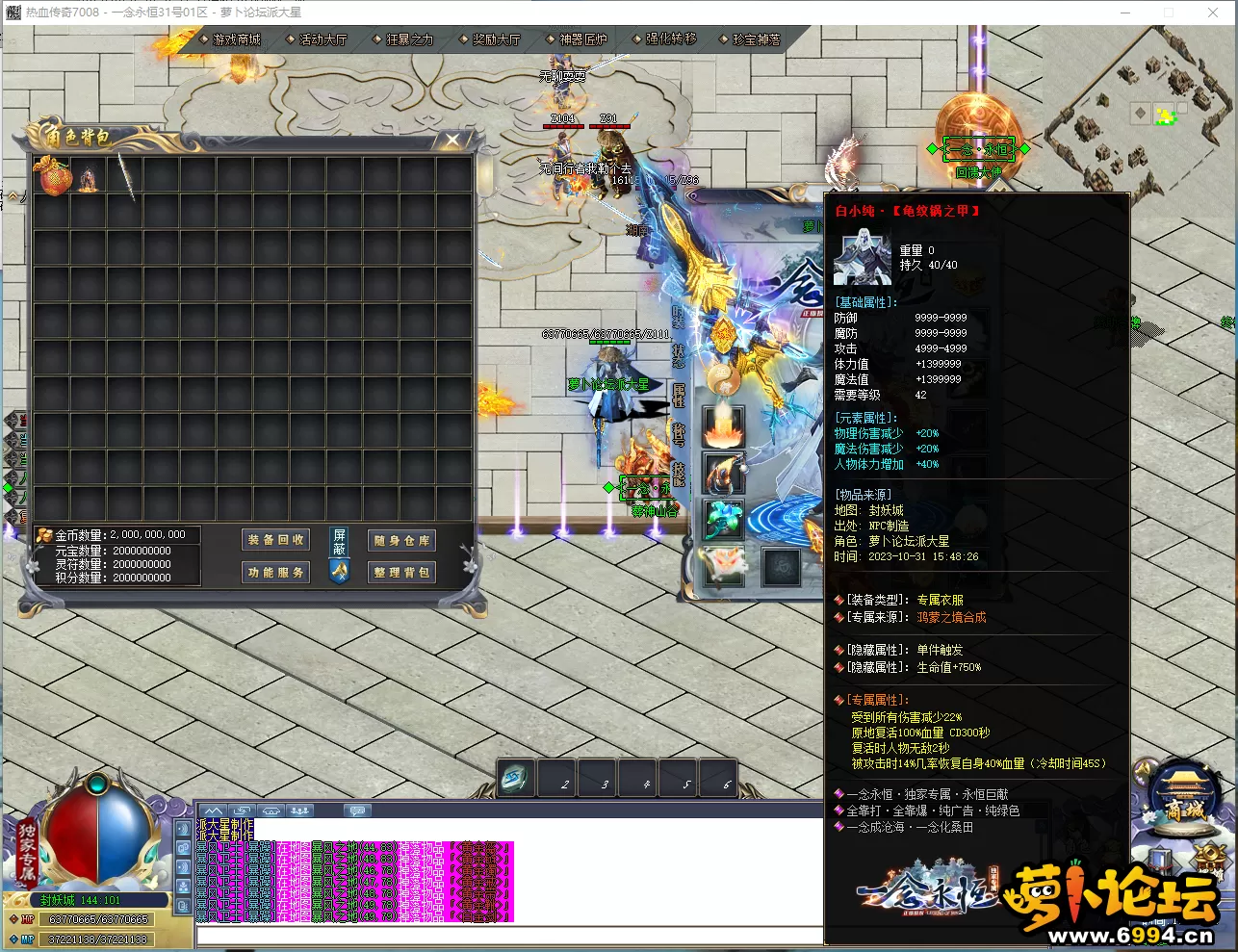The image size is (1238, 952).
Task: Open the 奖励大厅 reward hall
Action: pos(496,39)
